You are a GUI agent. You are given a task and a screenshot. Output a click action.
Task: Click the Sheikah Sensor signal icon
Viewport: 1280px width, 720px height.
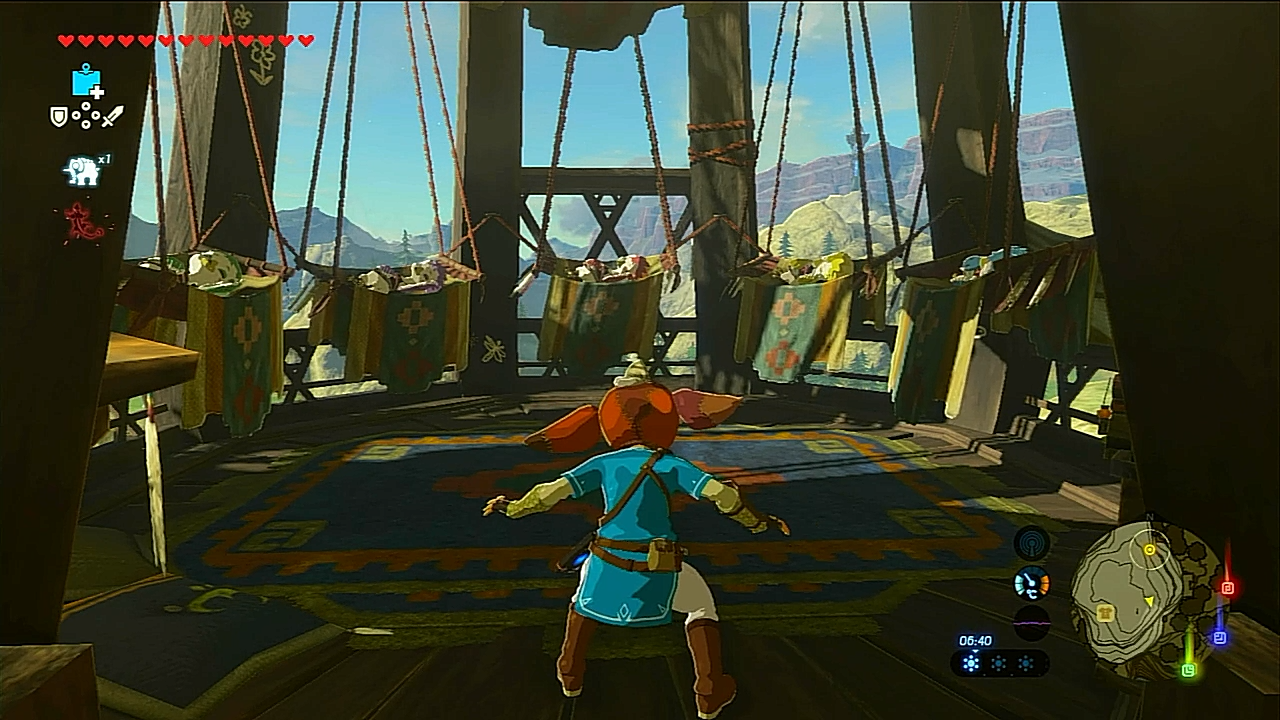coord(1031,543)
